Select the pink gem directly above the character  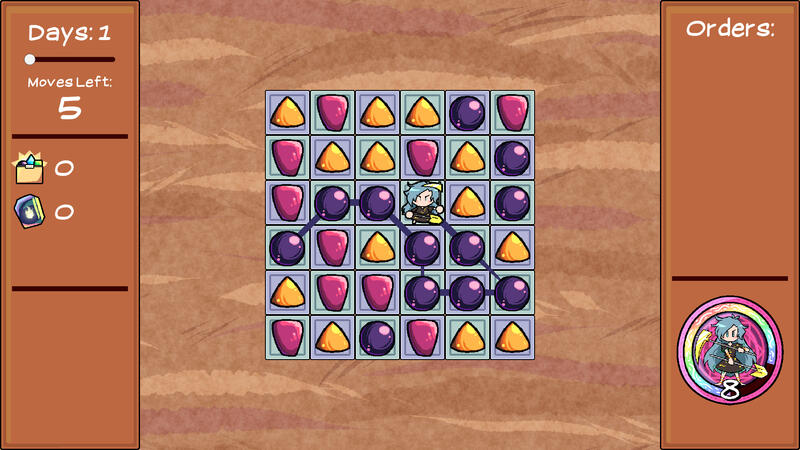(422, 157)
